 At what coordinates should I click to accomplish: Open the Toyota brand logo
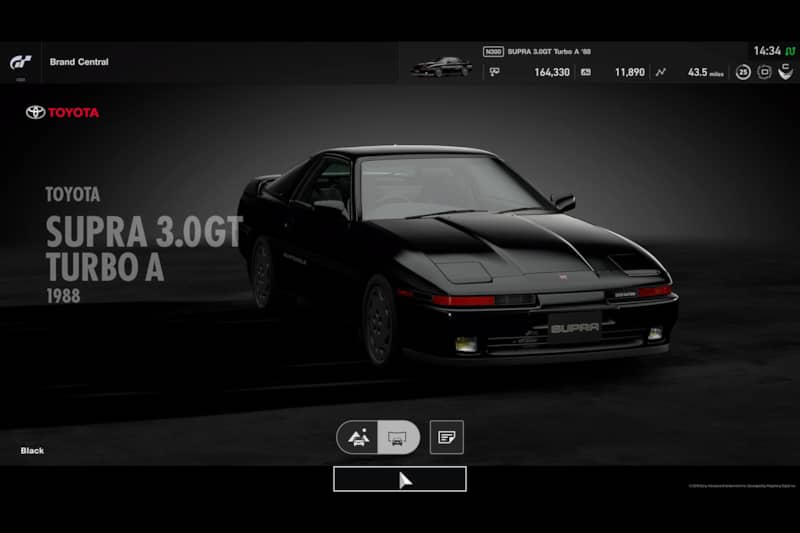[62, 112]
